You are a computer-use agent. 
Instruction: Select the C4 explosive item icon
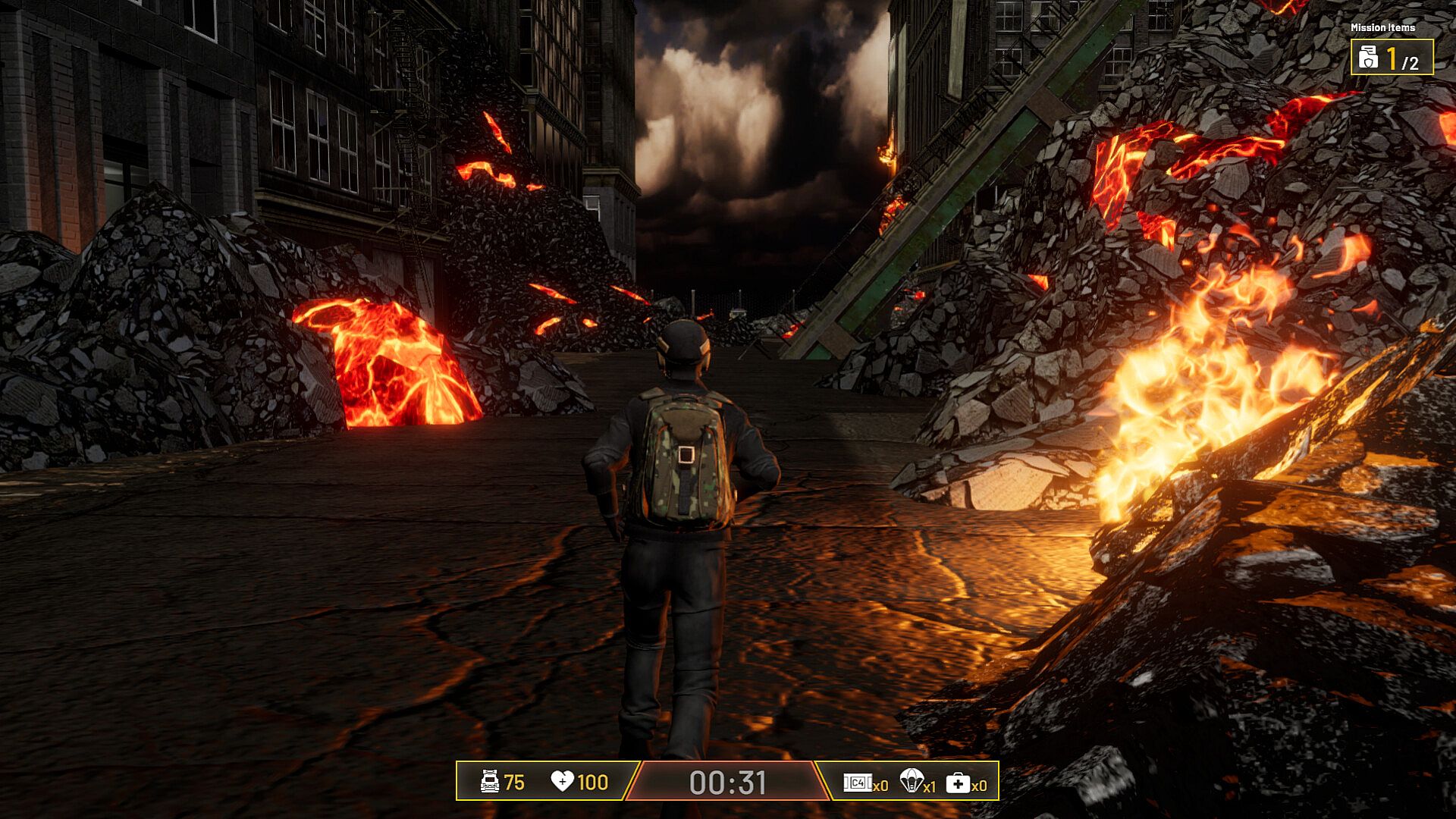(x=857, y=783)
